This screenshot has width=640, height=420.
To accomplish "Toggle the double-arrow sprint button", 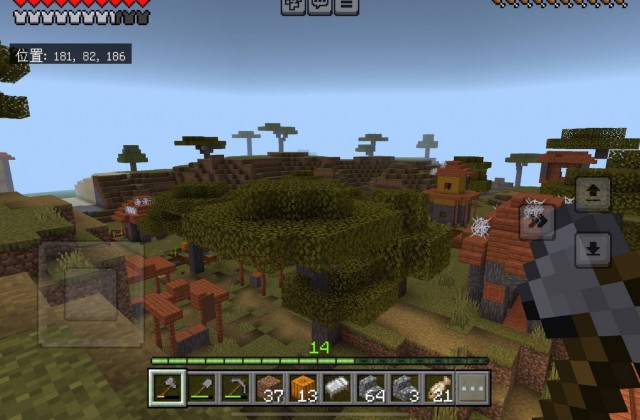I will pos(539,221).
